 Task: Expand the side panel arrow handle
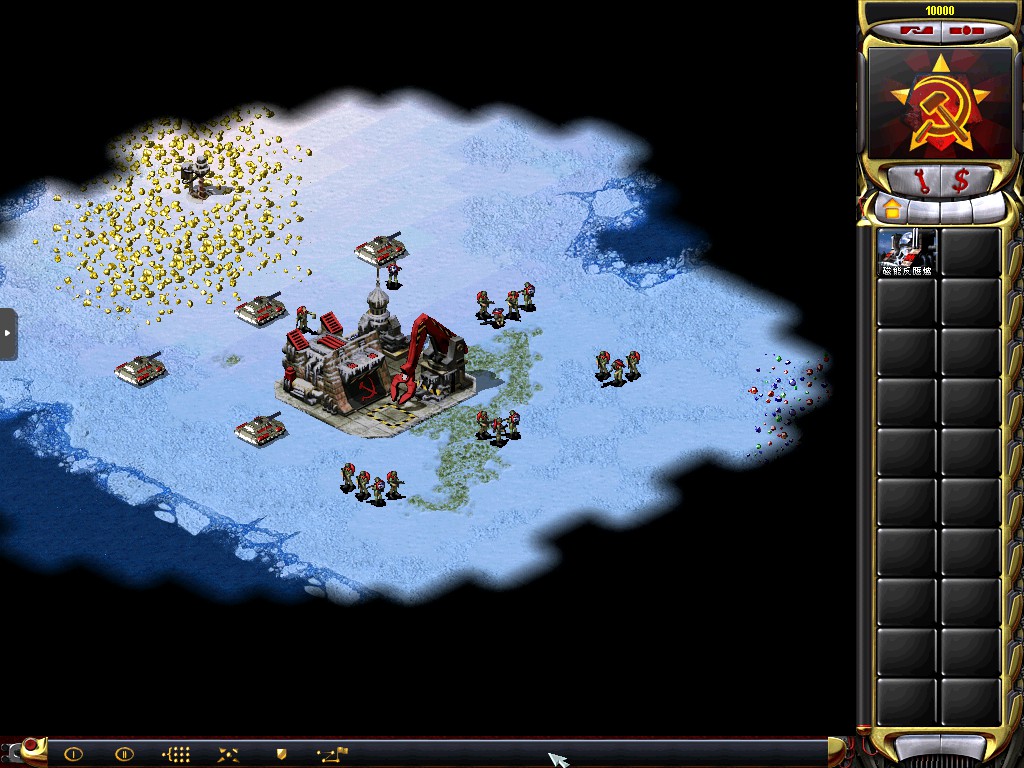point(8,334)
